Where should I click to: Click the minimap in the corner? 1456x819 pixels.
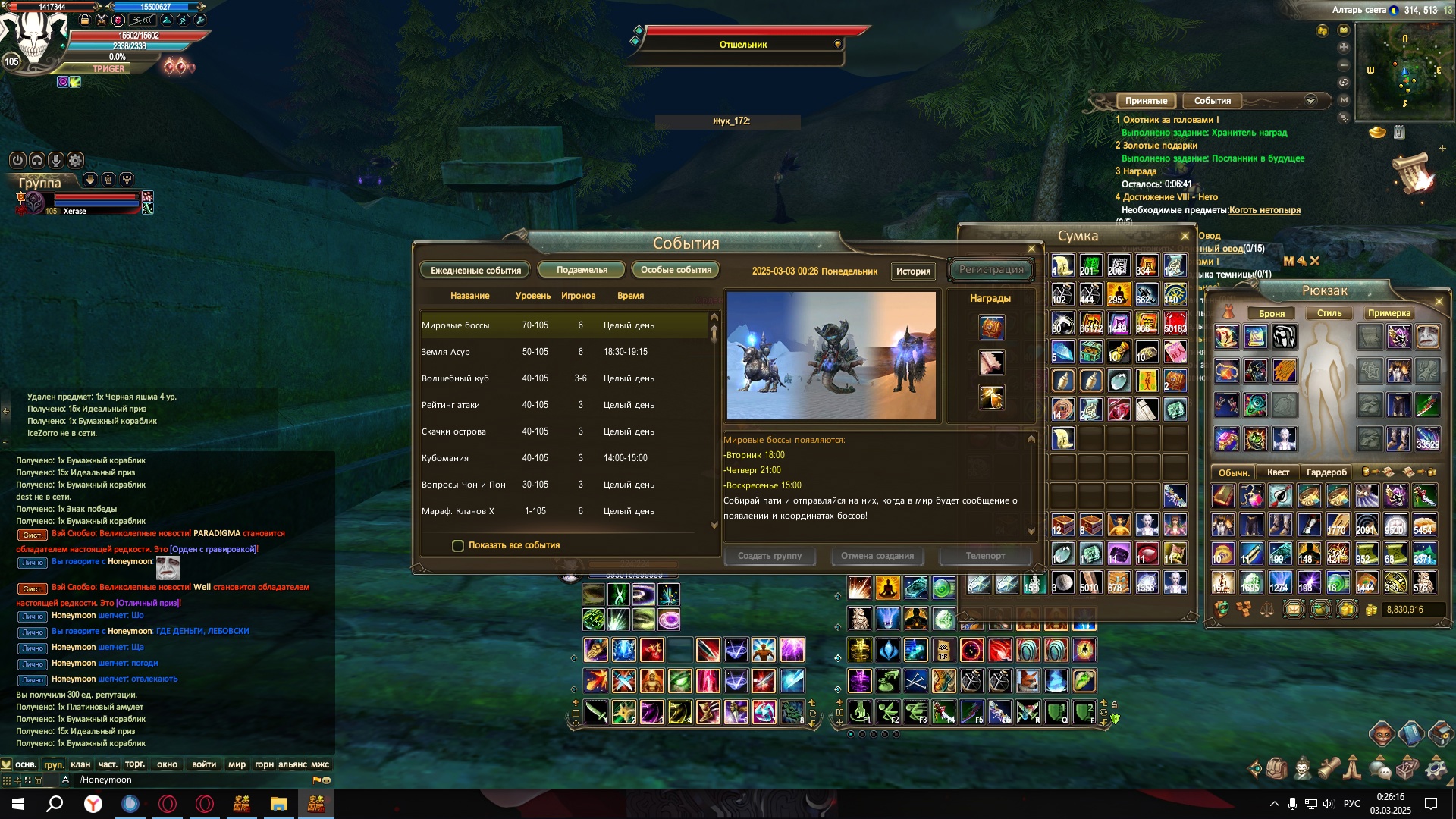(1403, 72)
